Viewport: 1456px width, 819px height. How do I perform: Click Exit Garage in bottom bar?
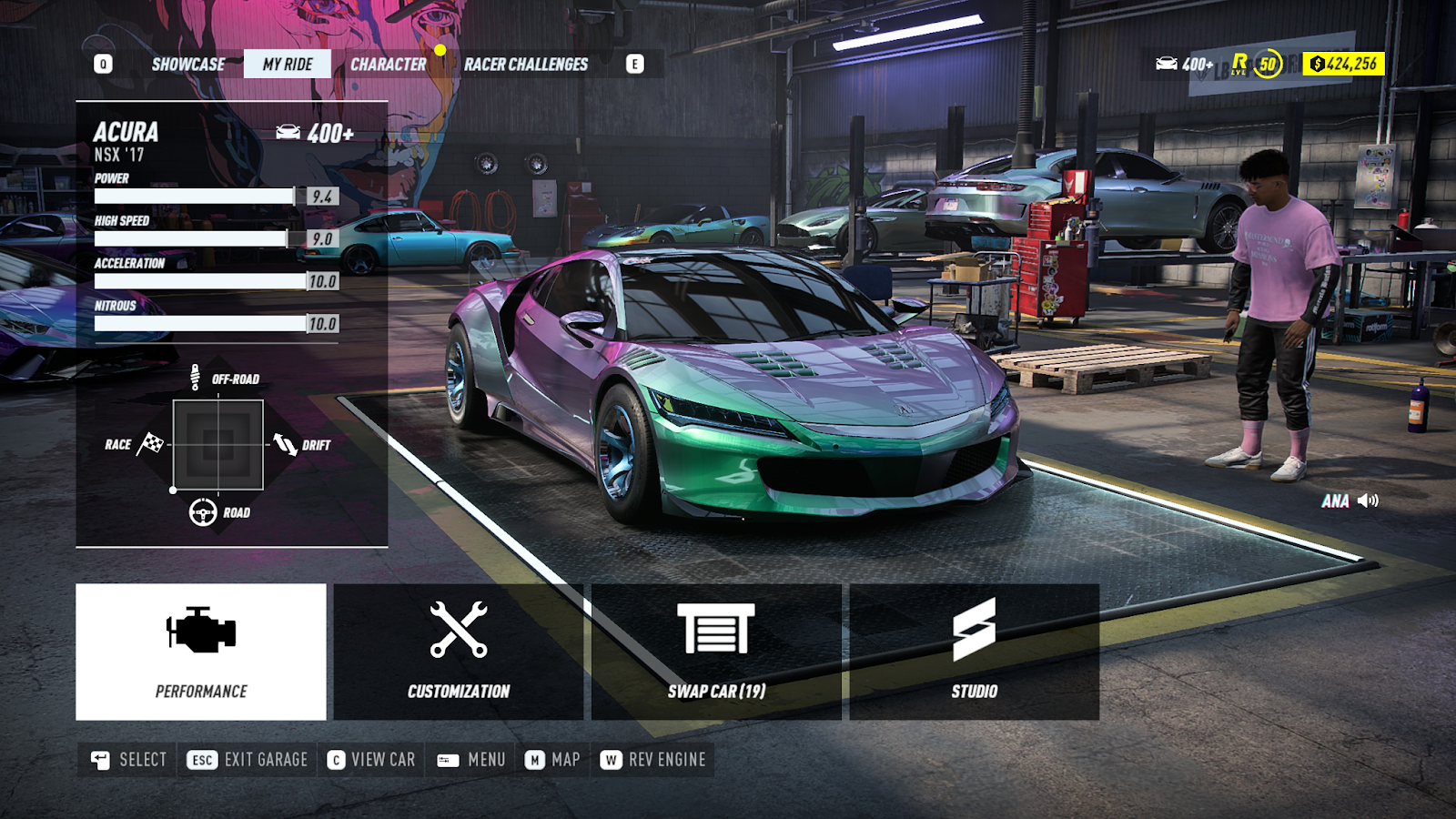pos(248,760)
